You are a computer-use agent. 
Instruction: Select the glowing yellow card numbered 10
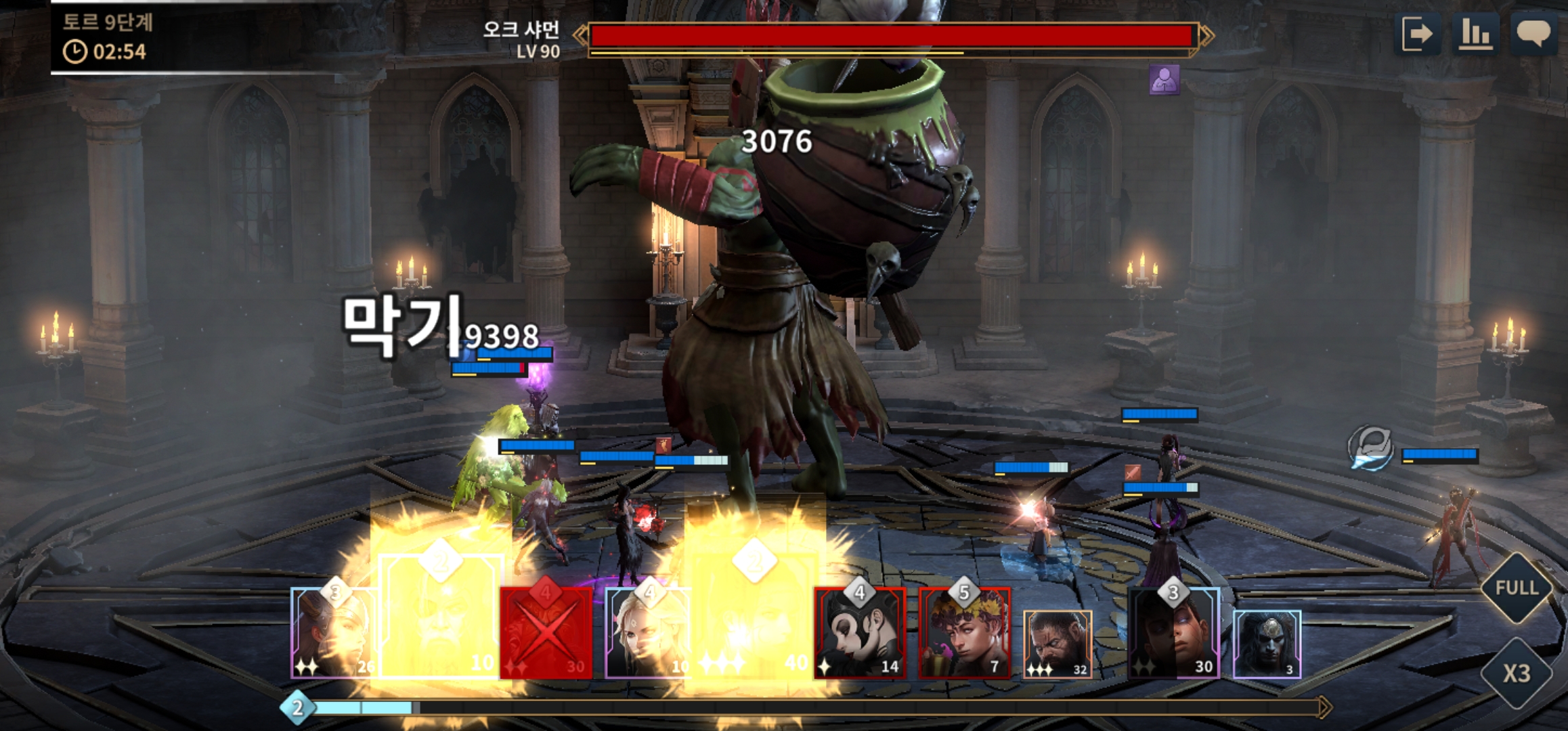point(440,616)
